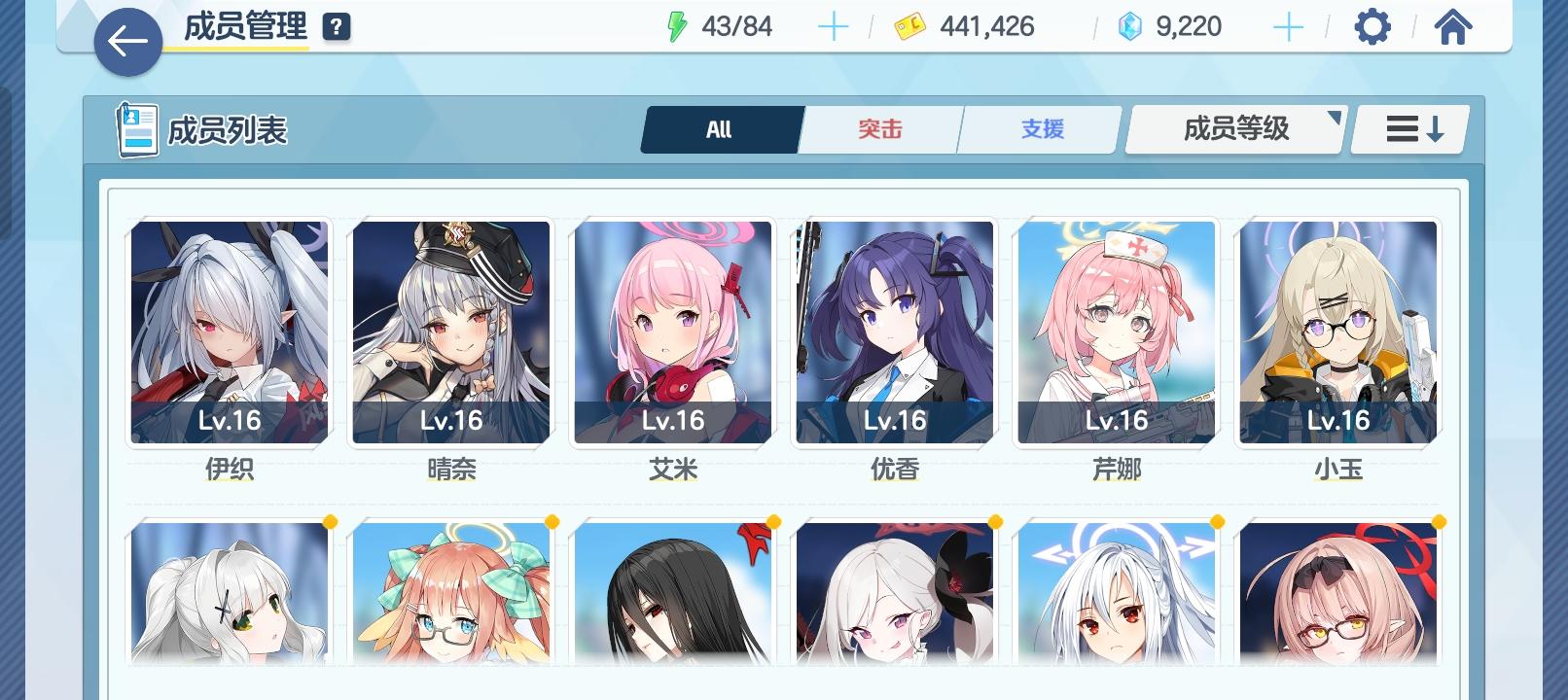This screenshot has width=1568, height=700.
Task: Click the gold credits wallet icon
Action: (x=909, y=26)
